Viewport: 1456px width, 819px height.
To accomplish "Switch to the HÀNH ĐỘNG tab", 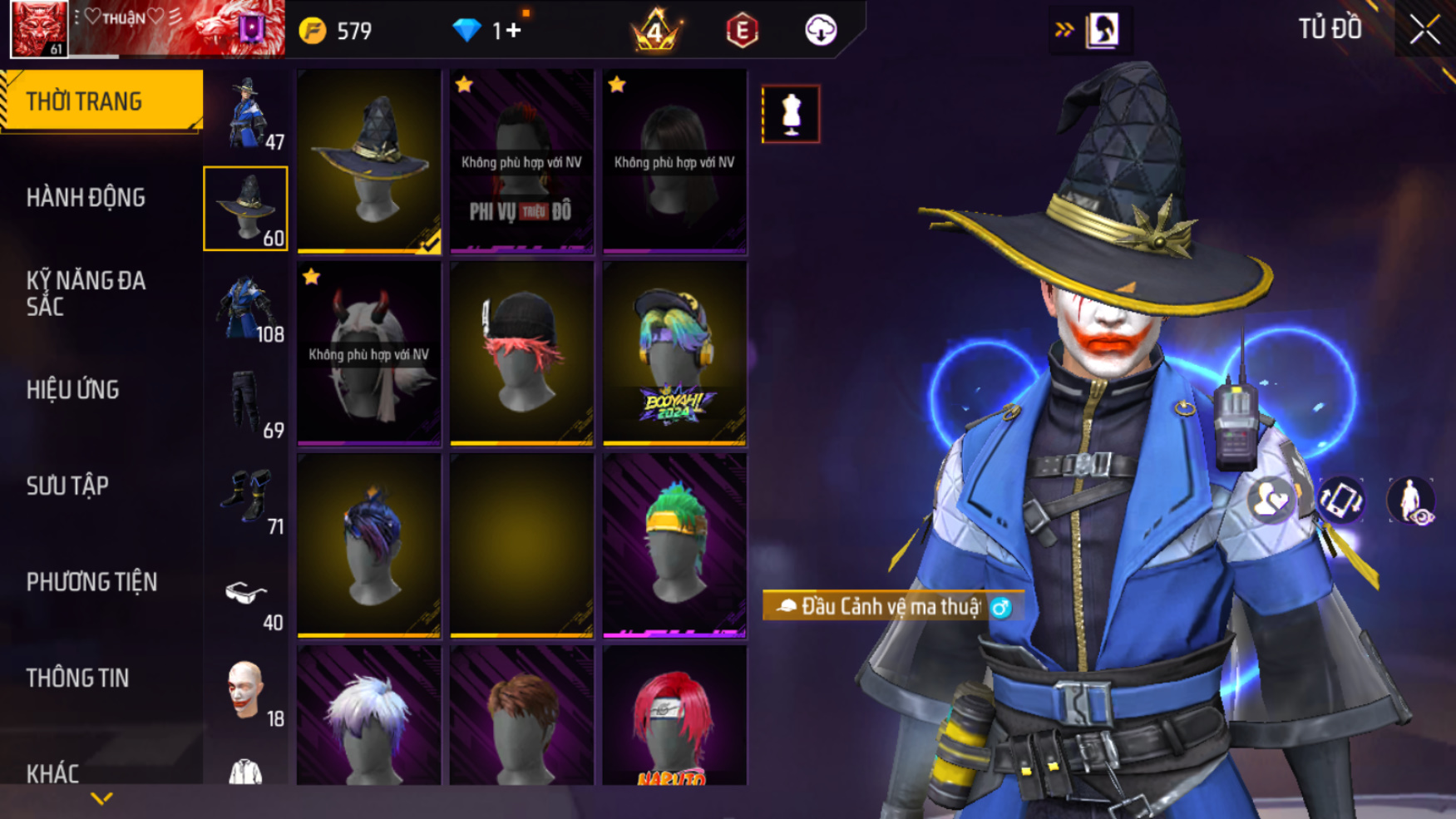I will pyautogui.click(x=86, y=198).
